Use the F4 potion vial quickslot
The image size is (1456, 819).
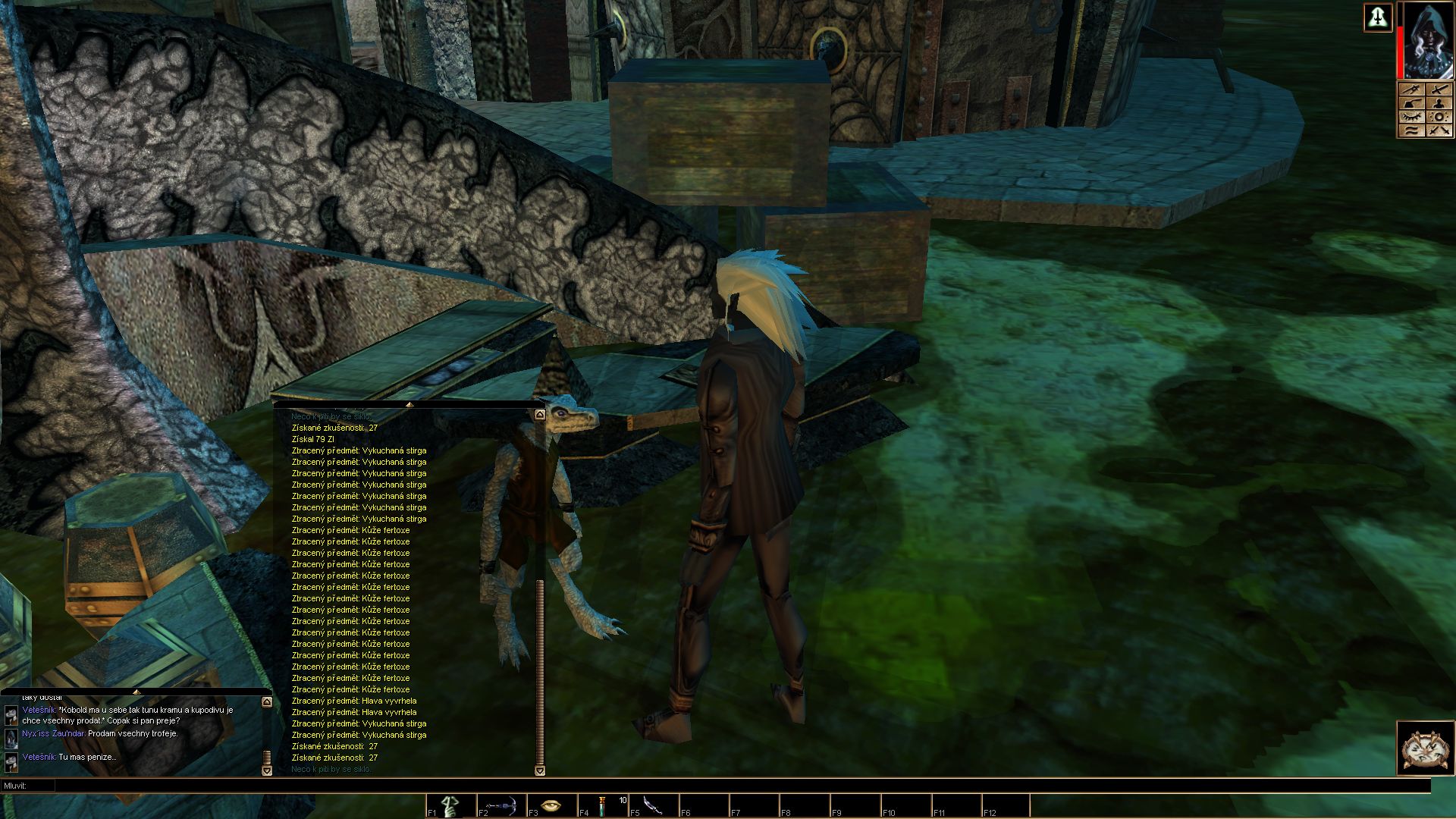click(603, 805)
